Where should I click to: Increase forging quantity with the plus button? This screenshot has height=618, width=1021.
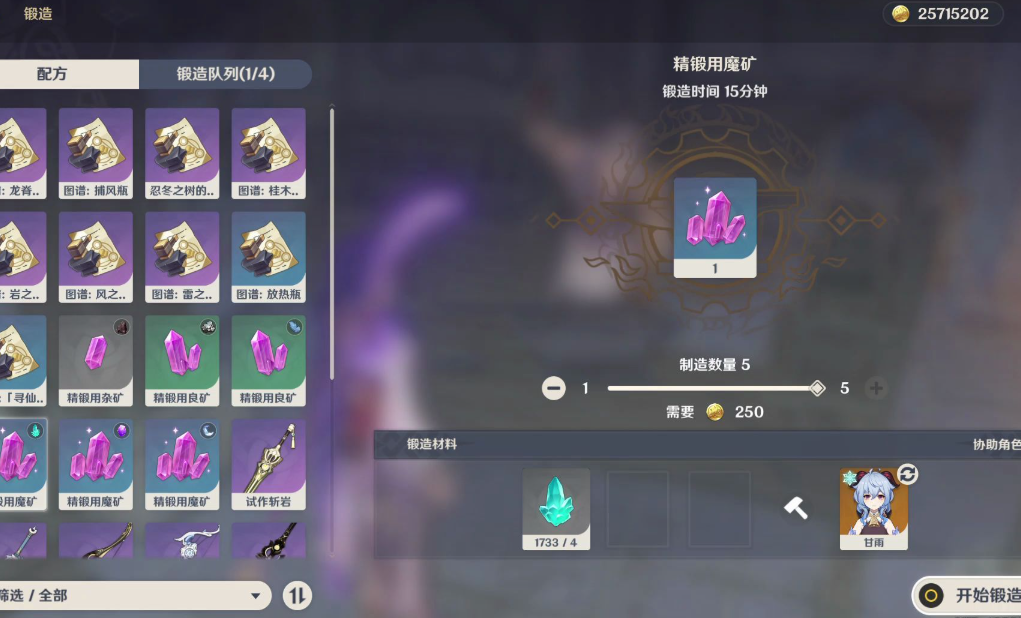pos(876,388)
